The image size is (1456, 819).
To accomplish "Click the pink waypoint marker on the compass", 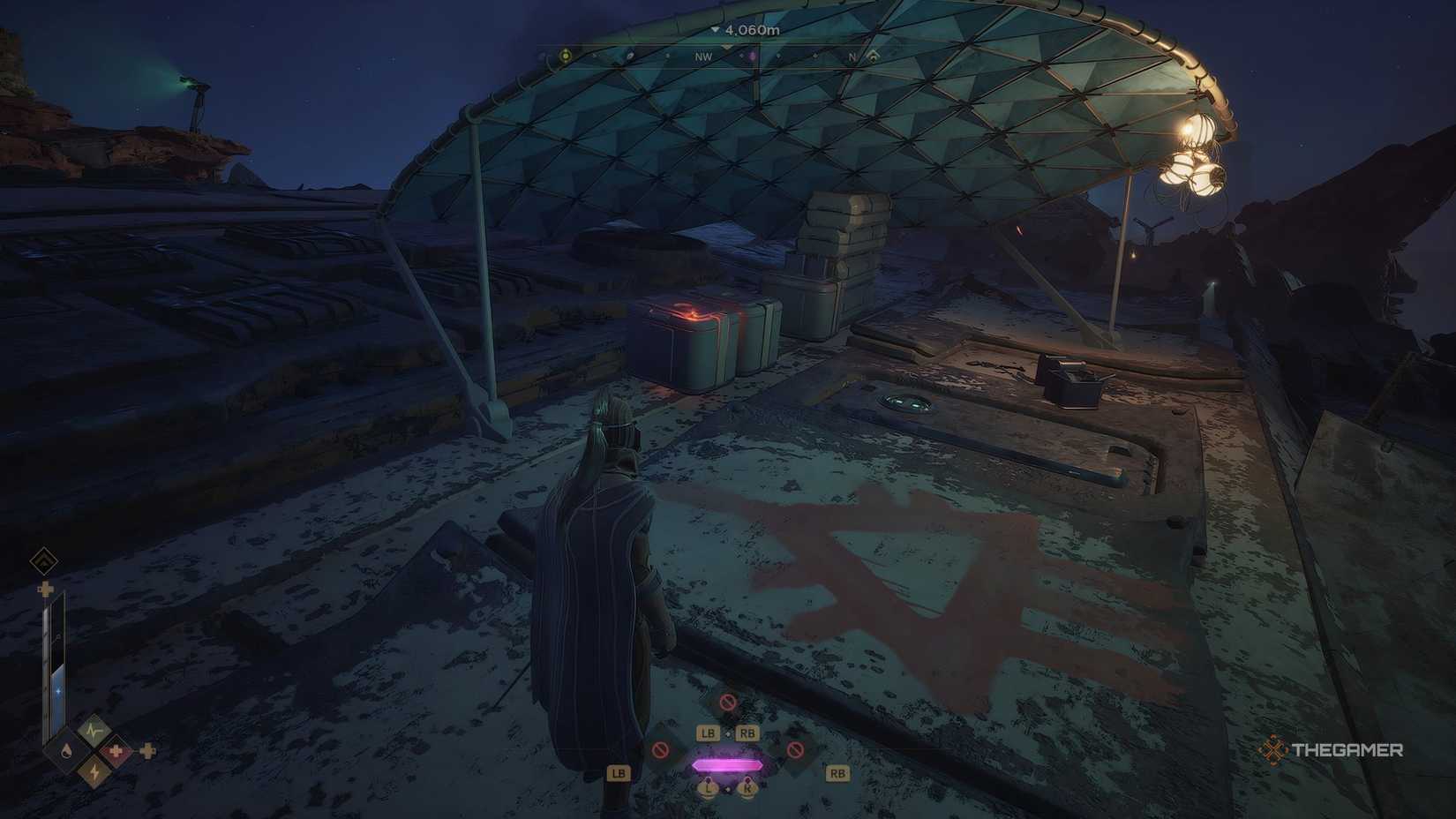I will click(x=753, y=56).
